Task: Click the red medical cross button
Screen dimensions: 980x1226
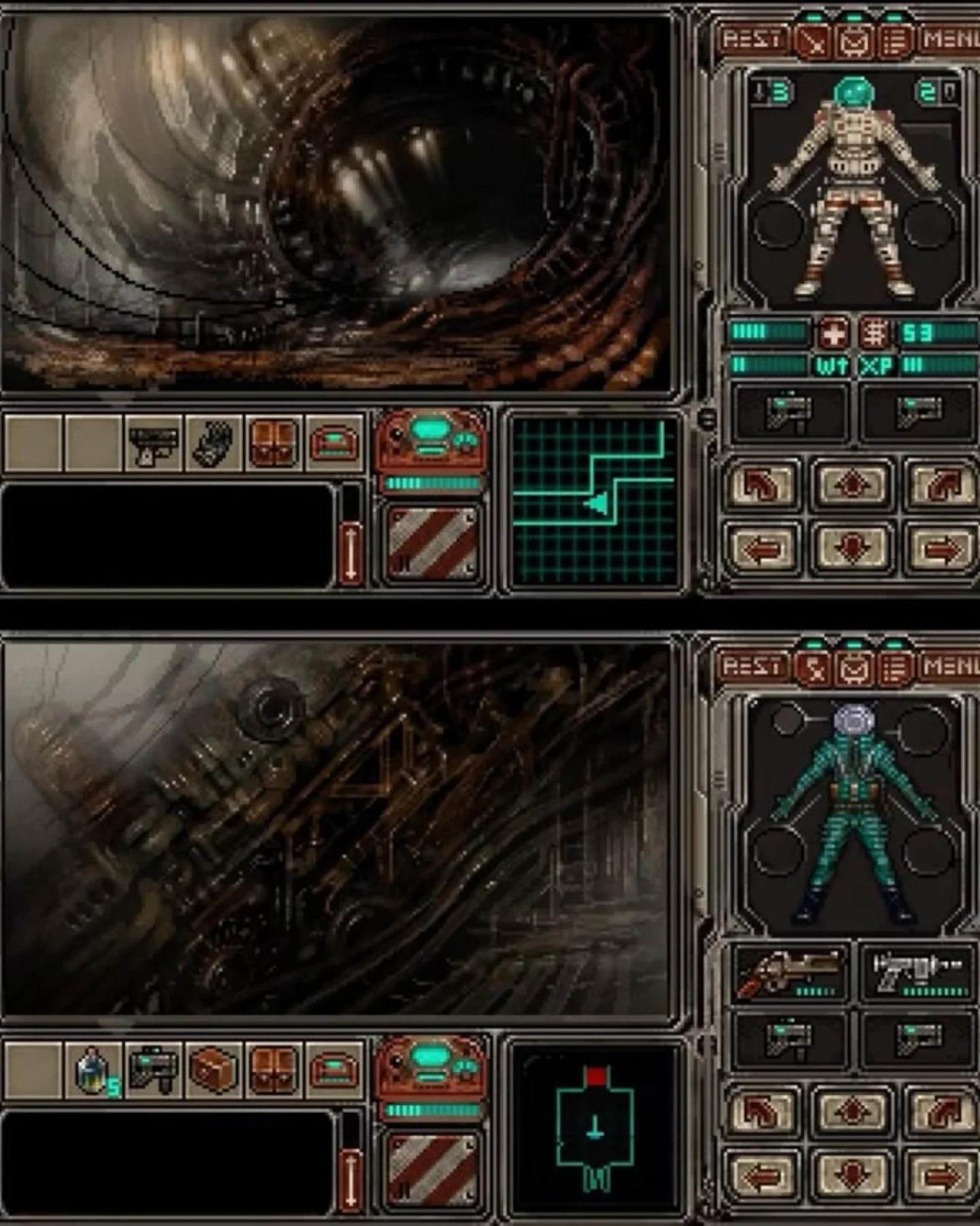Action: 834,333
